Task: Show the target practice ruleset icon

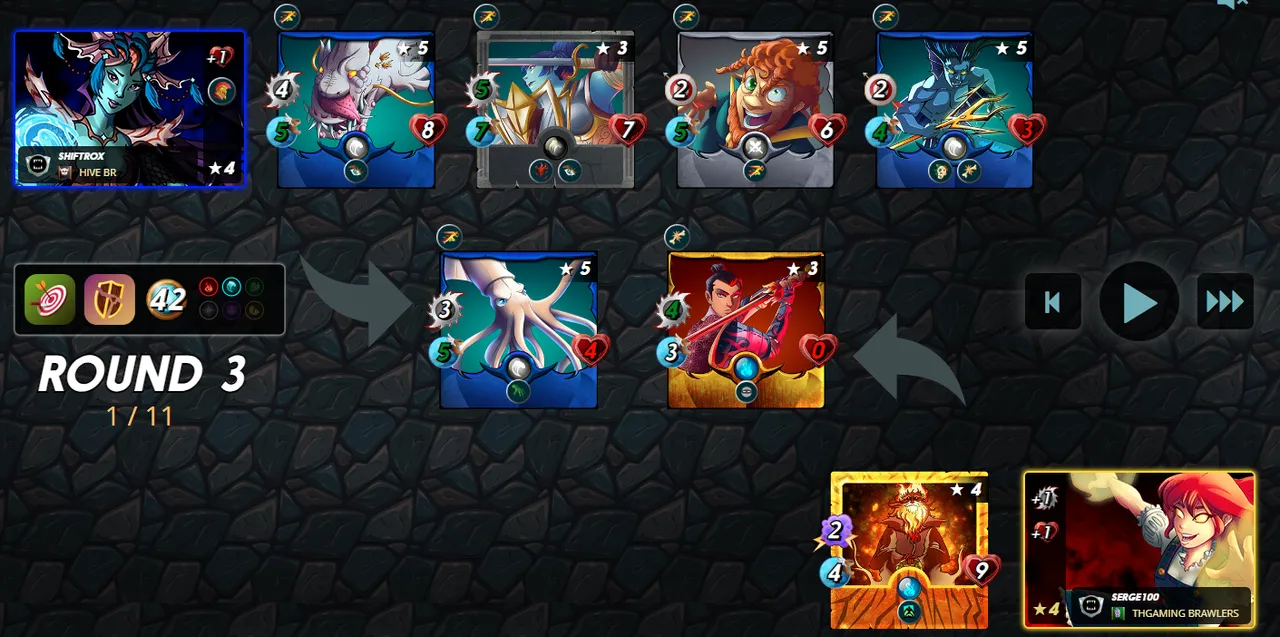Action: (50, 299)
